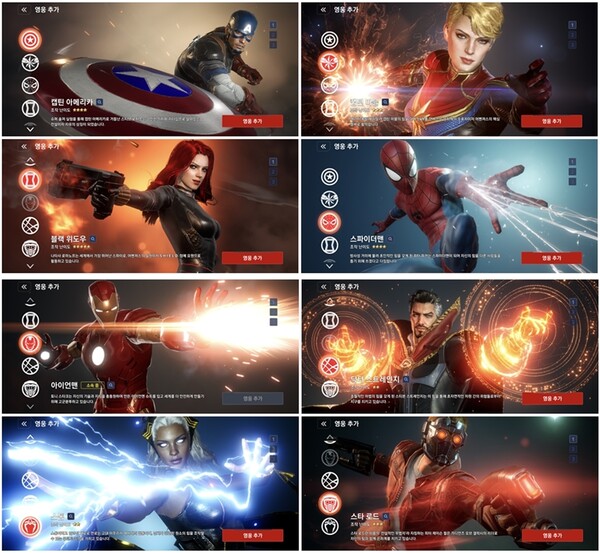Choose Doctor Strange icon in Black Widow panel
The width and height of the screenshot is (600, 553).
pyautogui.click(x=30, y=225)
